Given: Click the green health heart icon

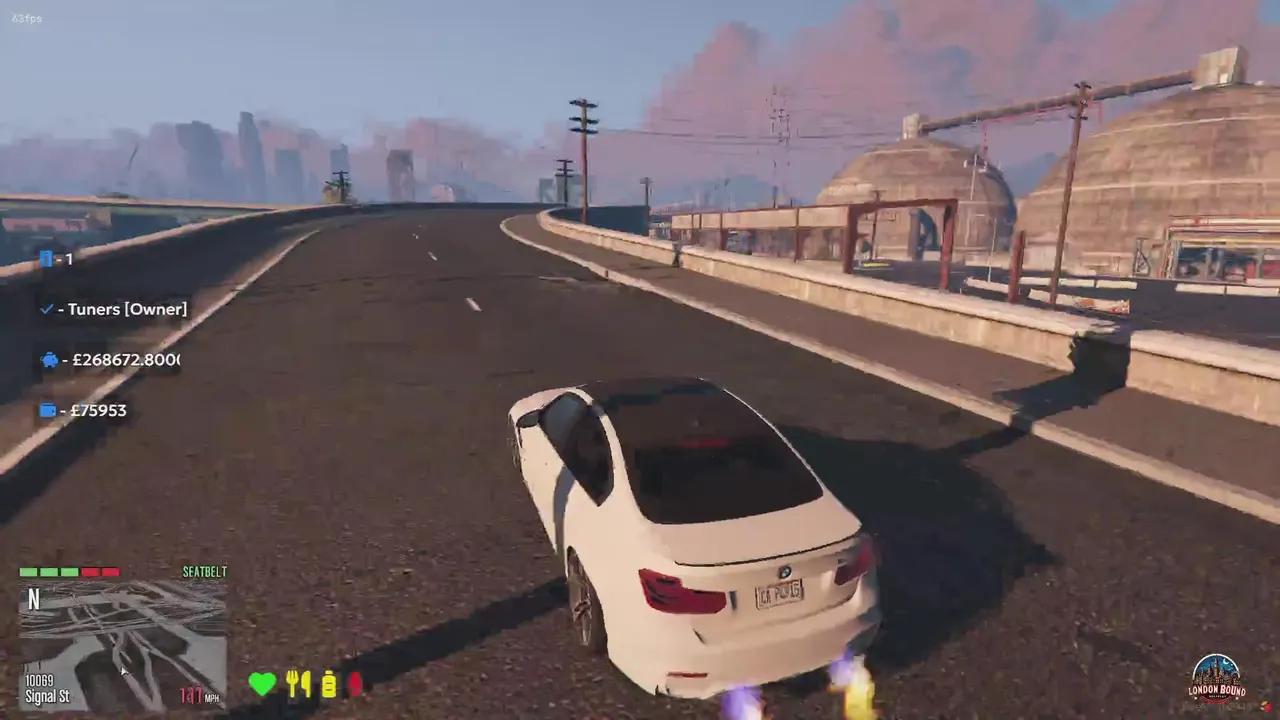Looking at the screenshot, I should (x=262, y=684).
